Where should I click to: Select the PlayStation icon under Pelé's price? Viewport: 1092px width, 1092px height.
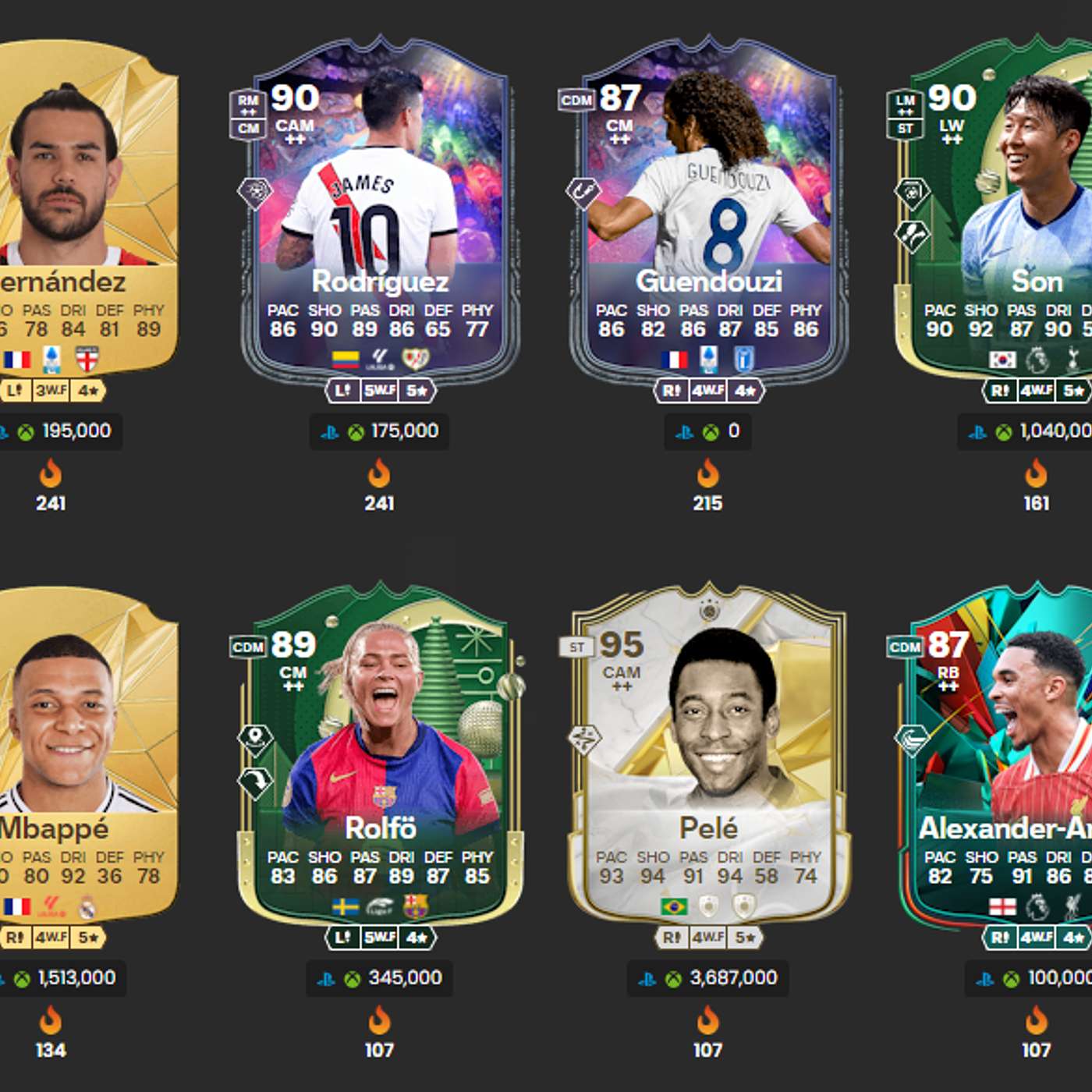(x=647, y=980)
